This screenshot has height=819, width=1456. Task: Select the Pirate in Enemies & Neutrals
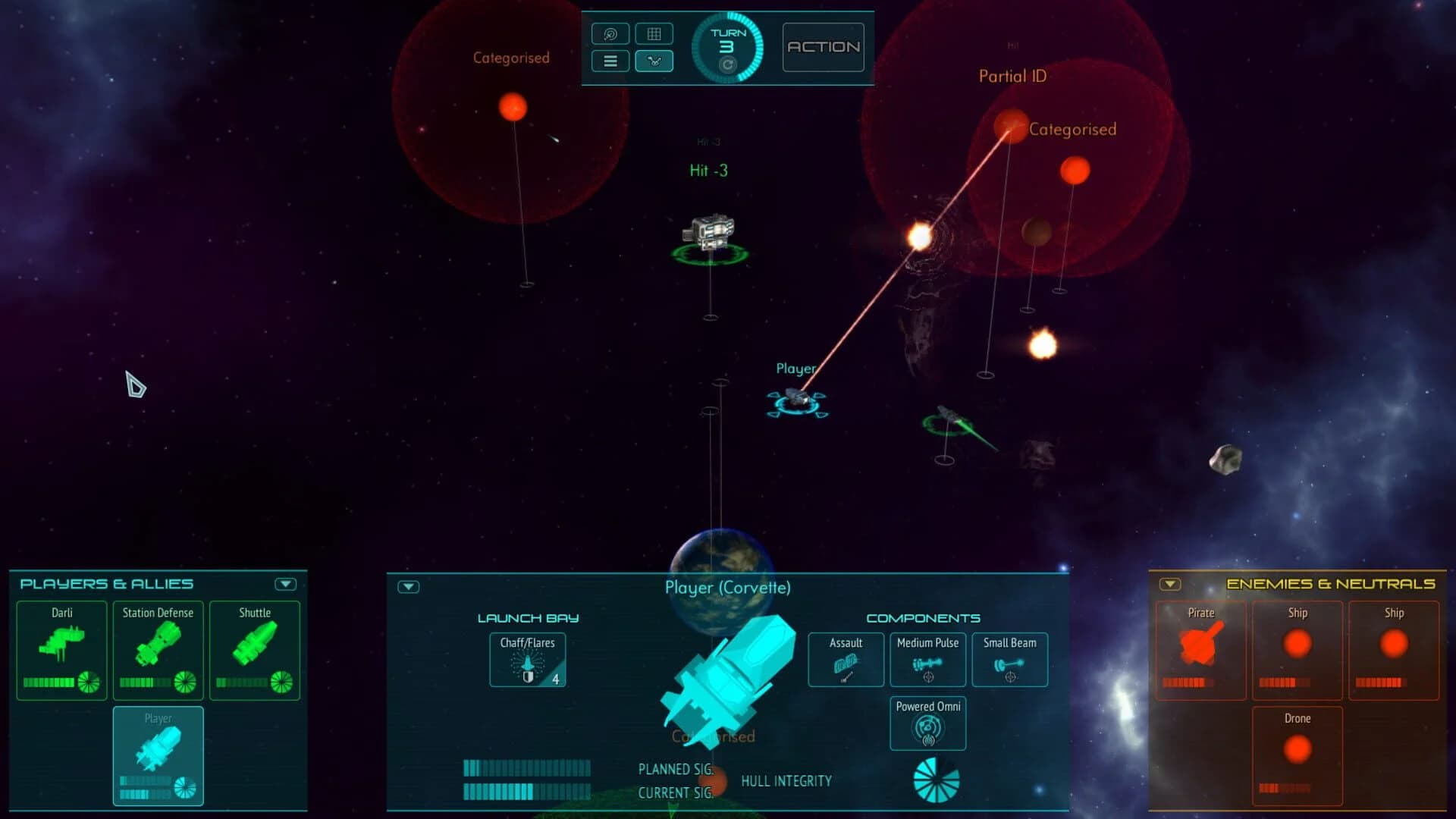click(x=1200, y=651)
